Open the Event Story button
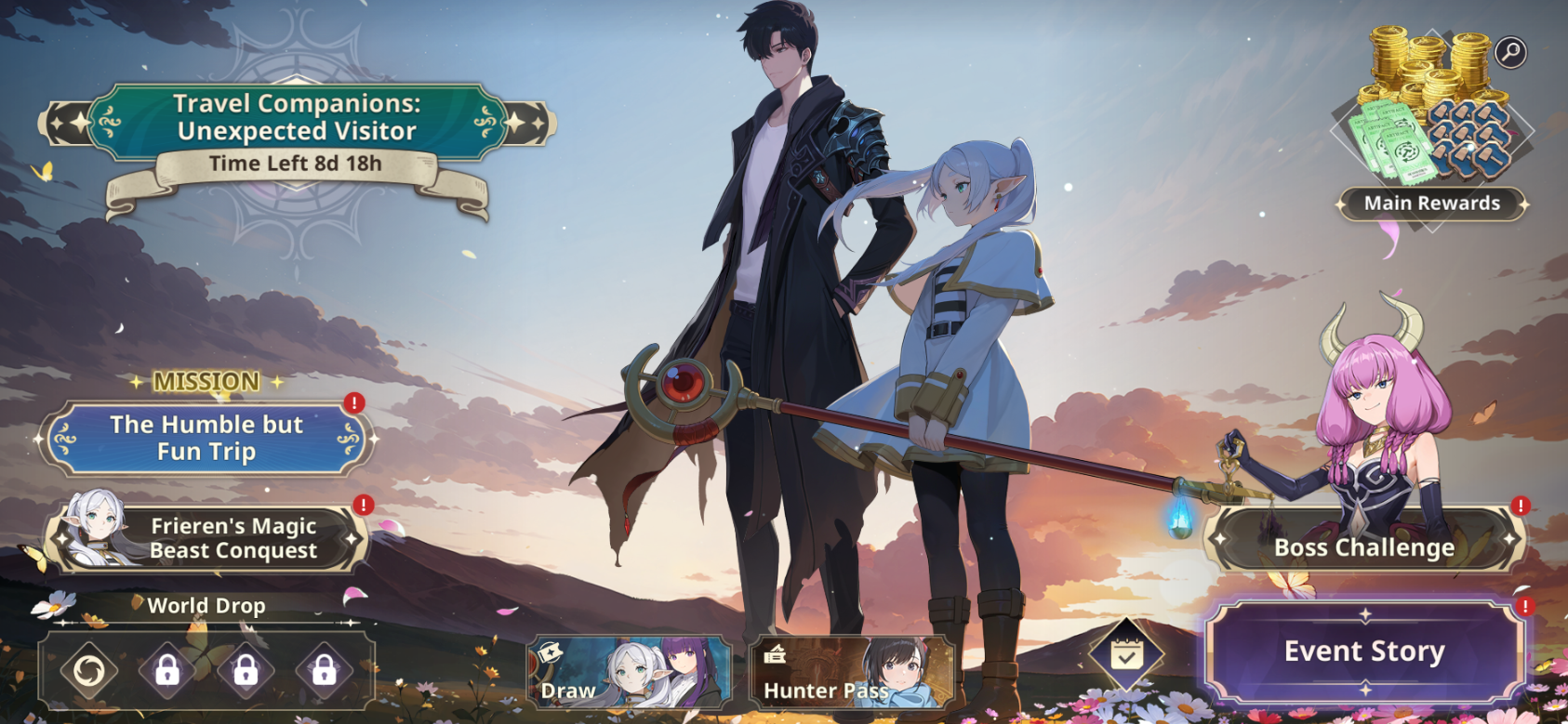Image resolution: width=1568 pixels, height=724 pixels. click(1363, 652)
